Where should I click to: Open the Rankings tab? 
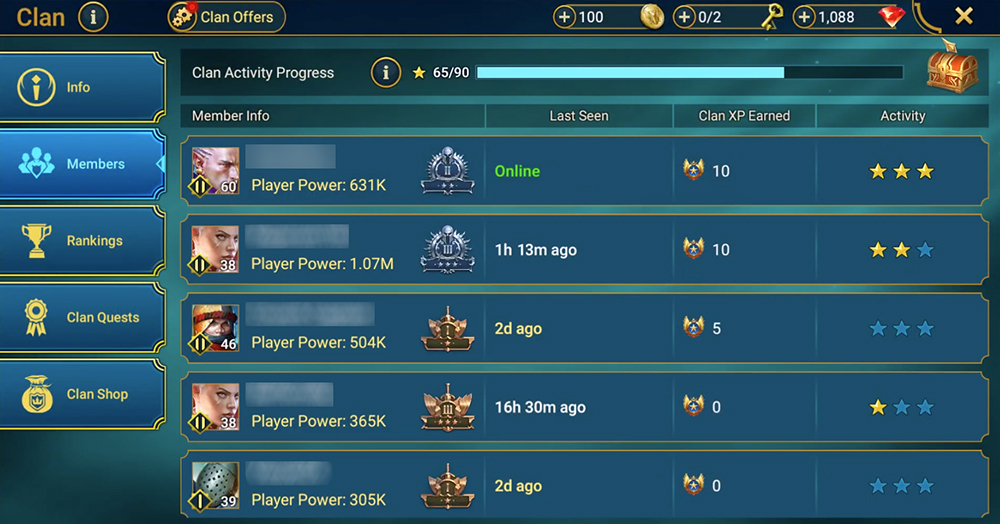pos(82,241)
